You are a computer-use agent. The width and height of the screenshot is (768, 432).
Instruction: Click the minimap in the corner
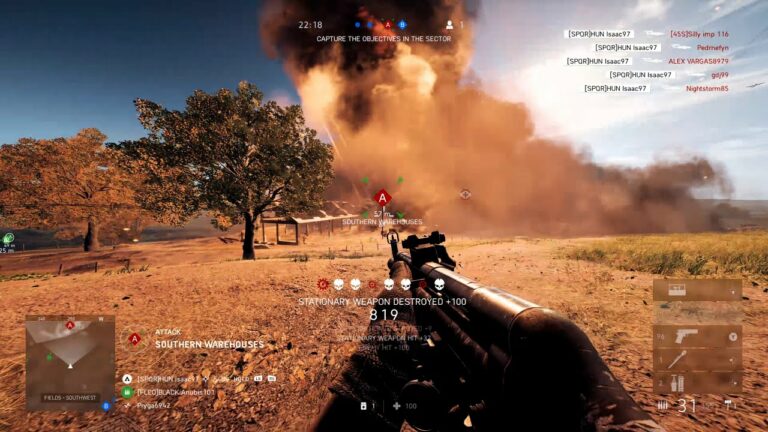click(70, 361)
